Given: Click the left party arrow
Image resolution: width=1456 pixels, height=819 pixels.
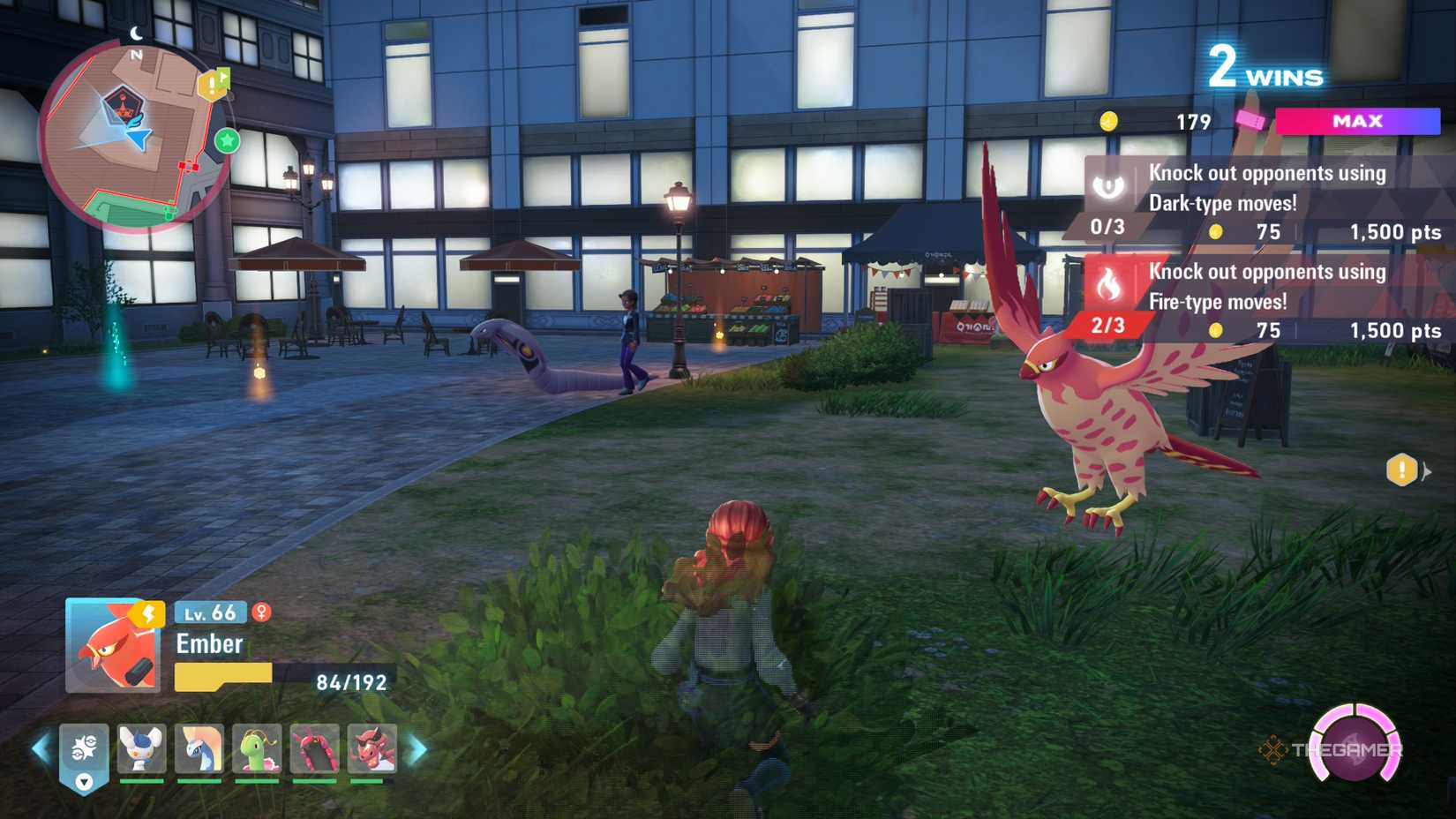Looking at the screenshot, I should click(x=41, y=749).
